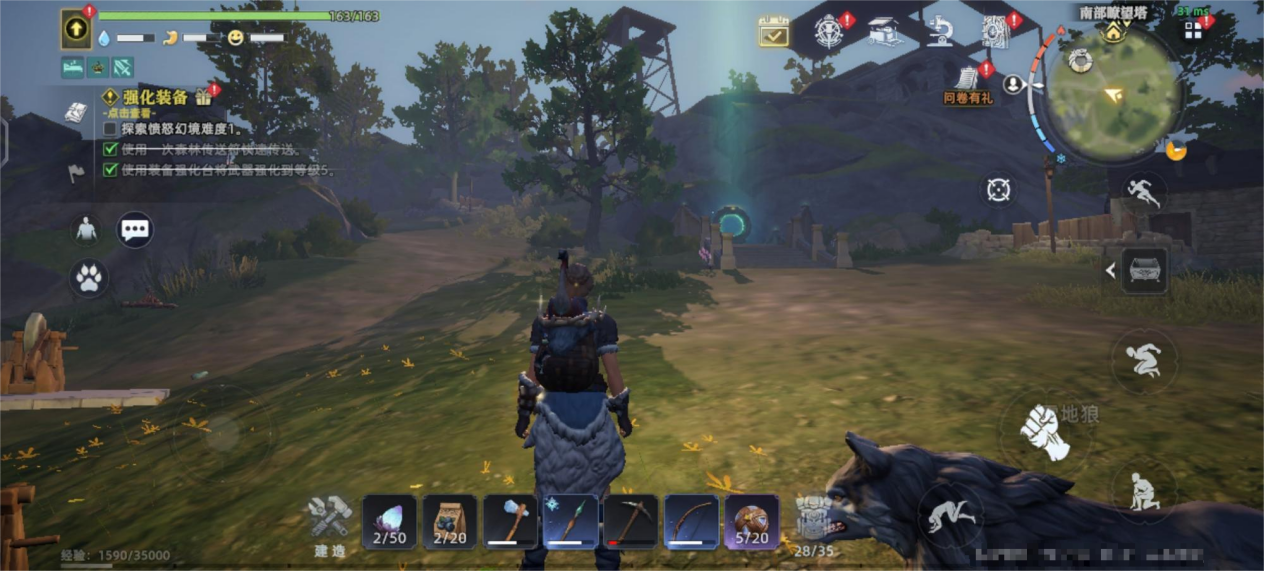
Task: Select the blueberry seed bag slot
Action: pyautogui.click(x=449, y=521)
